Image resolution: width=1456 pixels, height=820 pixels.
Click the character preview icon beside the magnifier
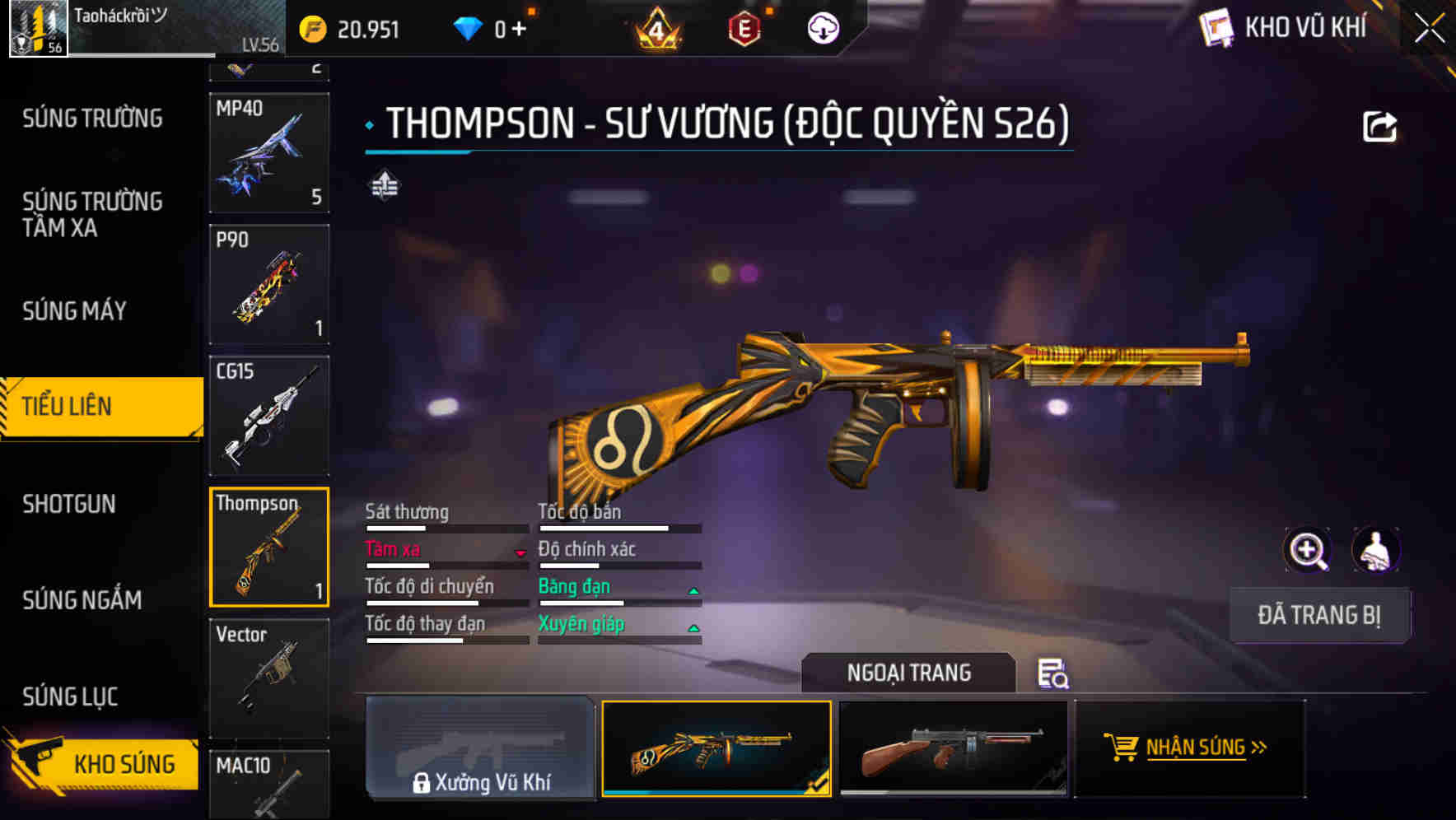pos(1377,550)
